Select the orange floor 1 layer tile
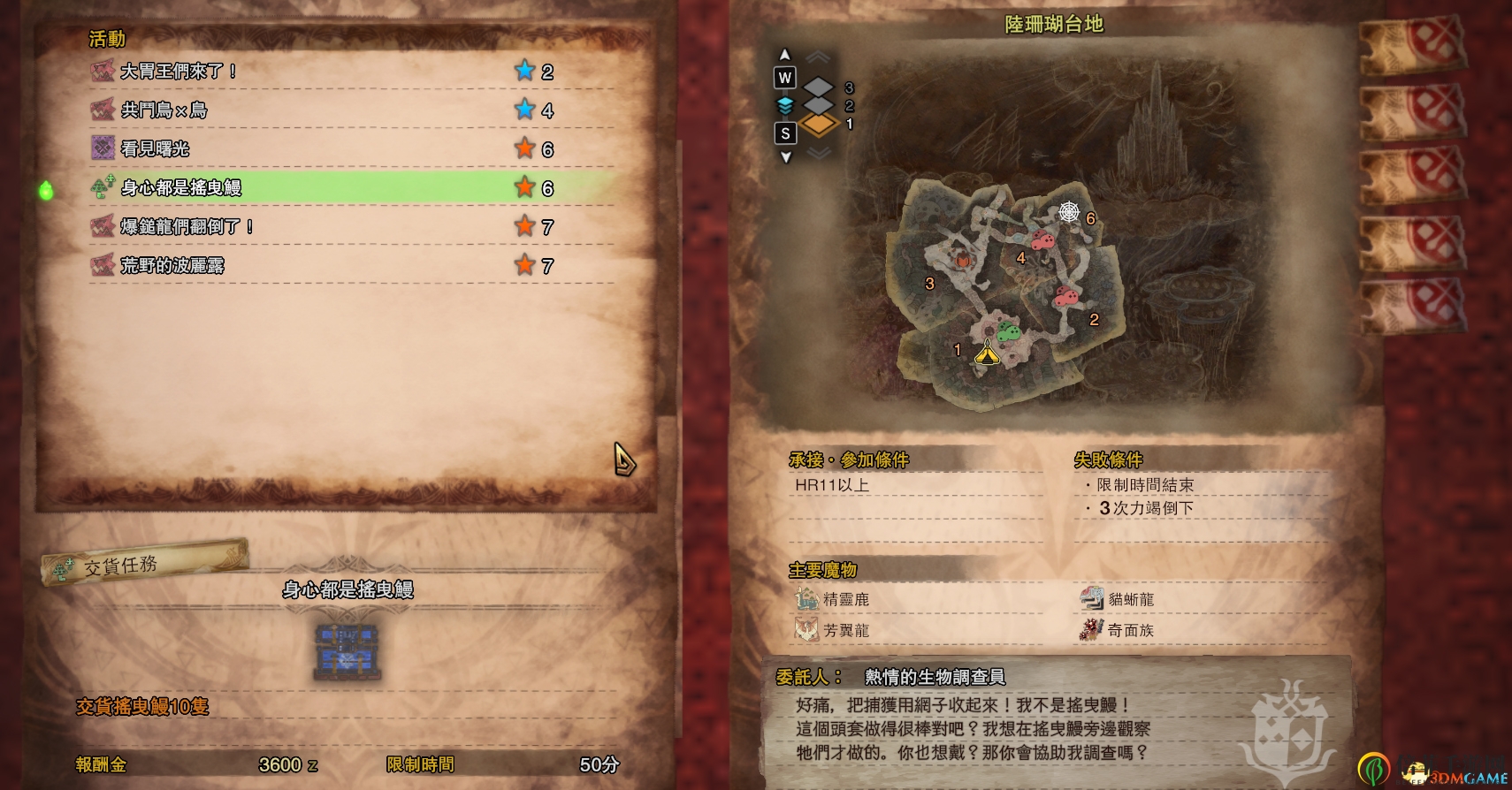The width and height of the screenshot is (1512, 790). point(820,125)
